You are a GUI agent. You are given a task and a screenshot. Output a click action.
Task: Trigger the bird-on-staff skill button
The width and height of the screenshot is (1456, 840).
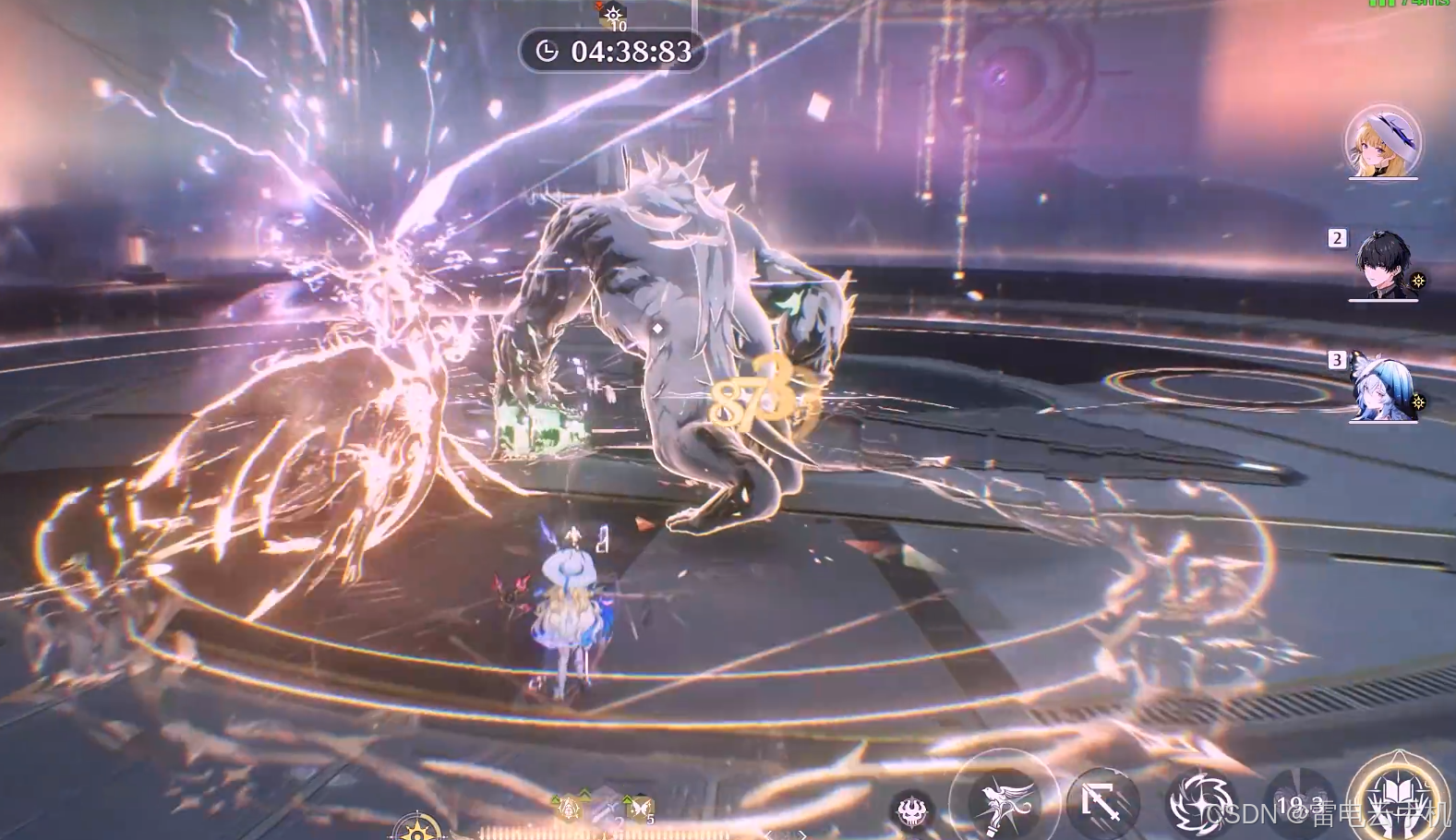(x=1004, y=801)
